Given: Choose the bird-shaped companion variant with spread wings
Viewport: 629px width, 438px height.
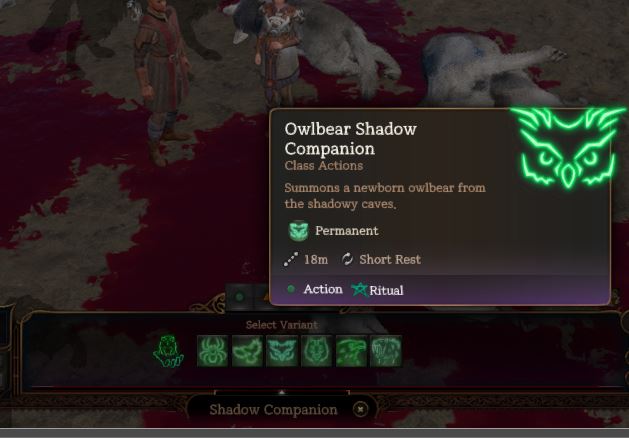Looking at the screenshot, I should coord(248,351).
